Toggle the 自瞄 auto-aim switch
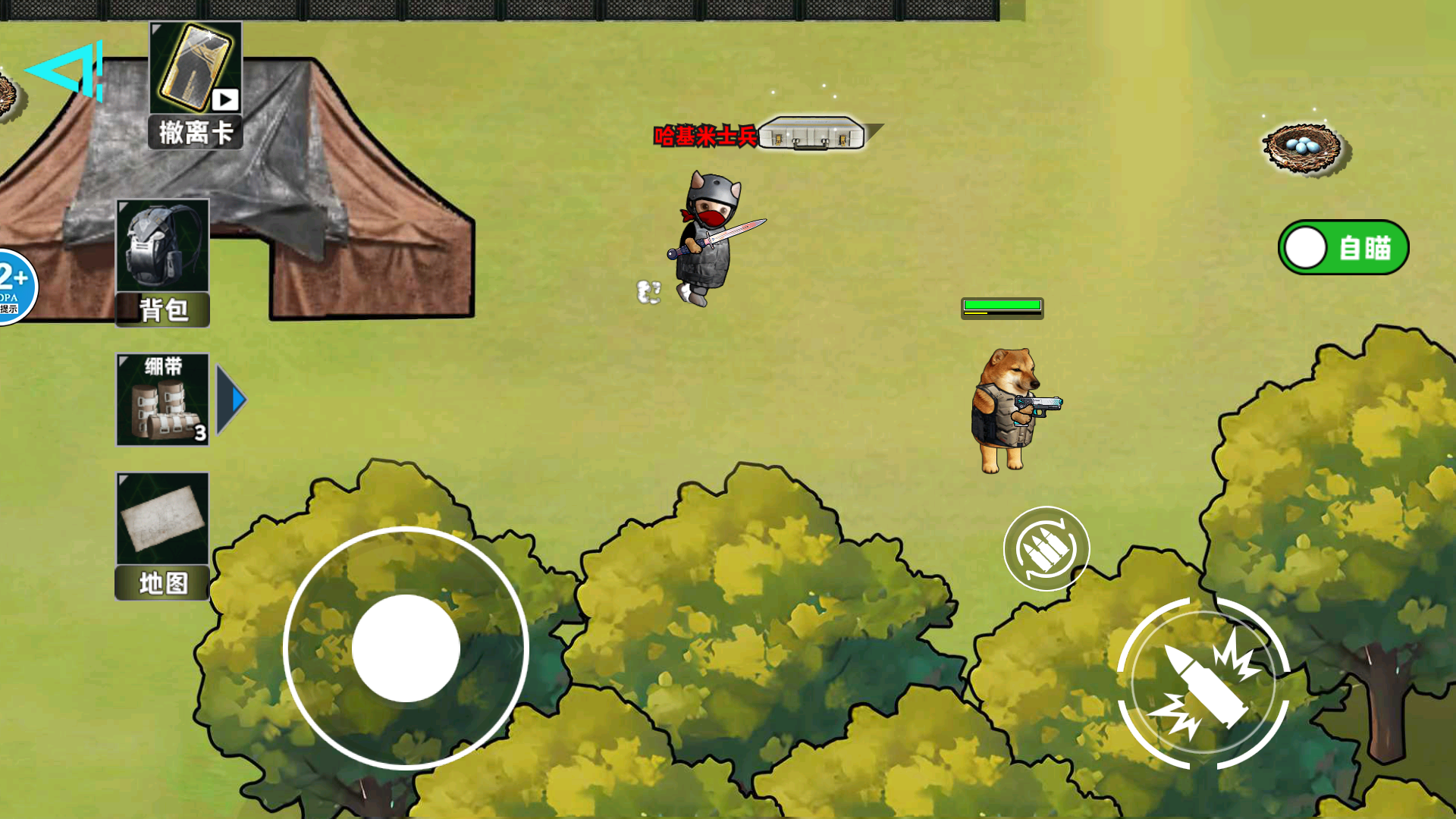Screen dimensions: 1456x819 (x=1343, y=247)
